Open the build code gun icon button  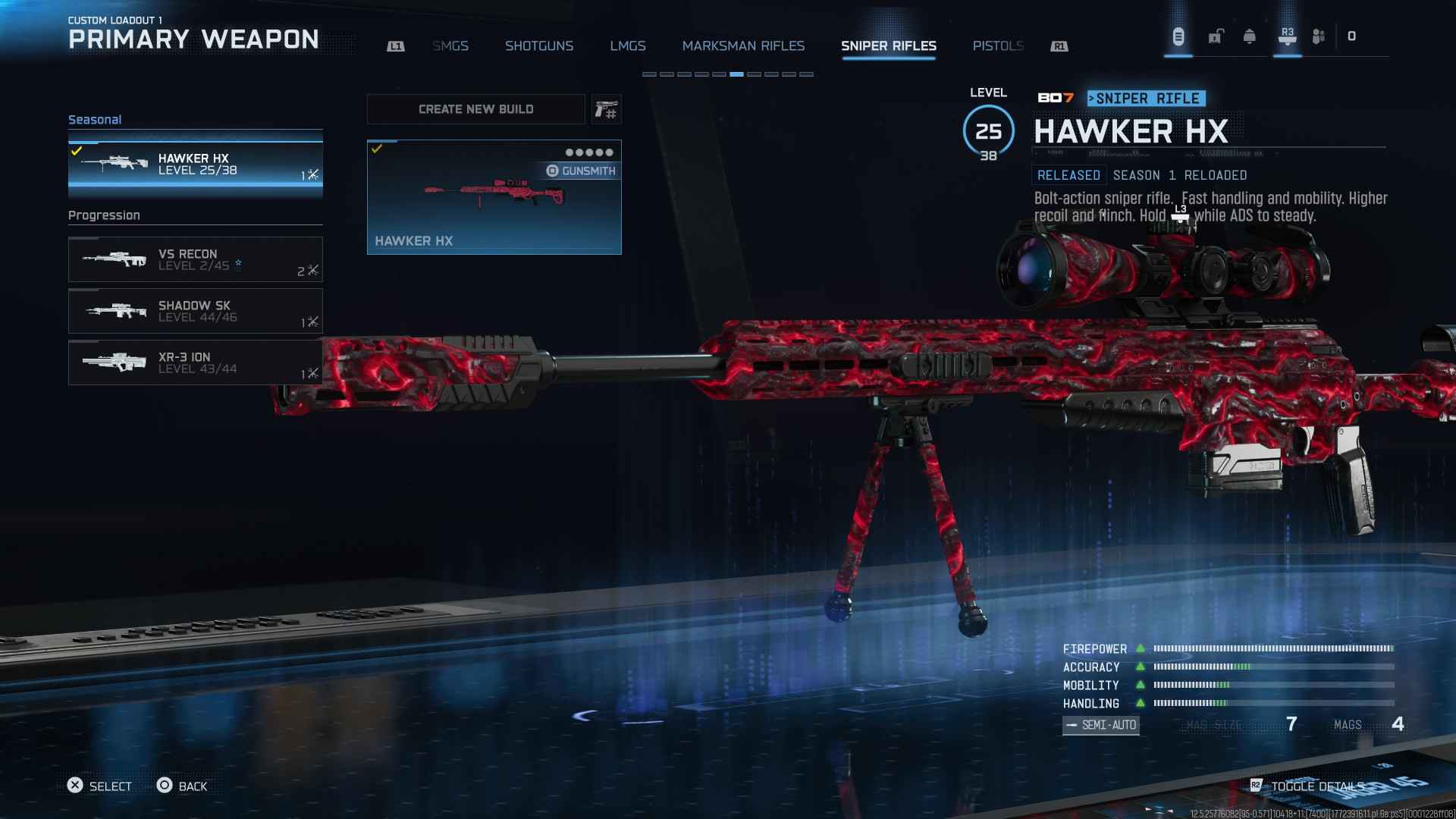606,110
